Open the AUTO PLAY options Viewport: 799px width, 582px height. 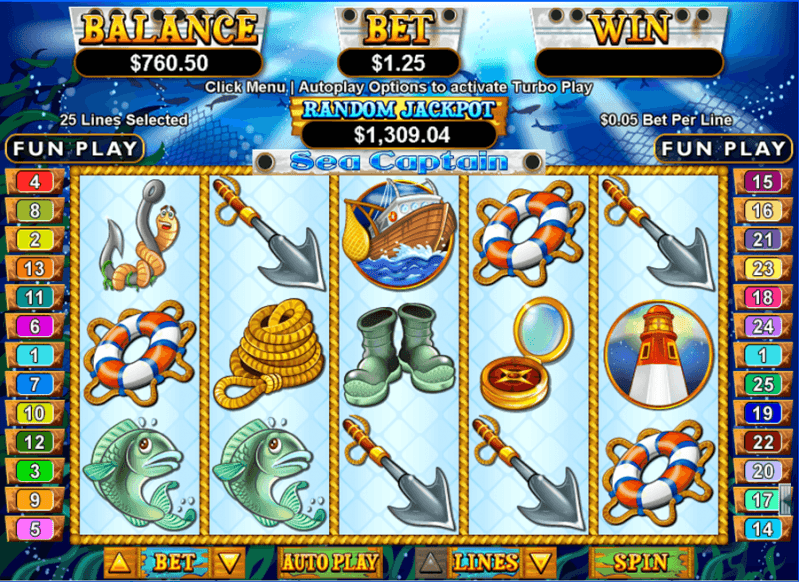330,562
